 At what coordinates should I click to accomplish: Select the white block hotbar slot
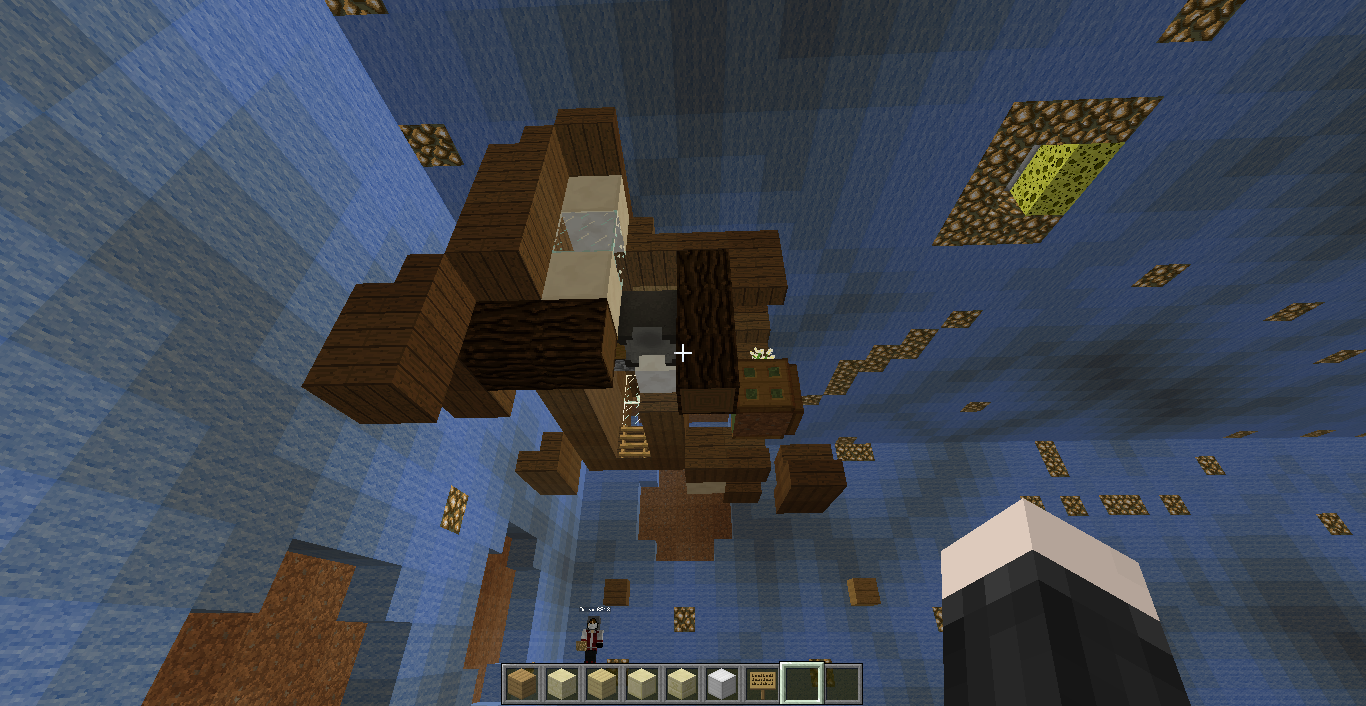pyautogui.click(x=721, y=684)
